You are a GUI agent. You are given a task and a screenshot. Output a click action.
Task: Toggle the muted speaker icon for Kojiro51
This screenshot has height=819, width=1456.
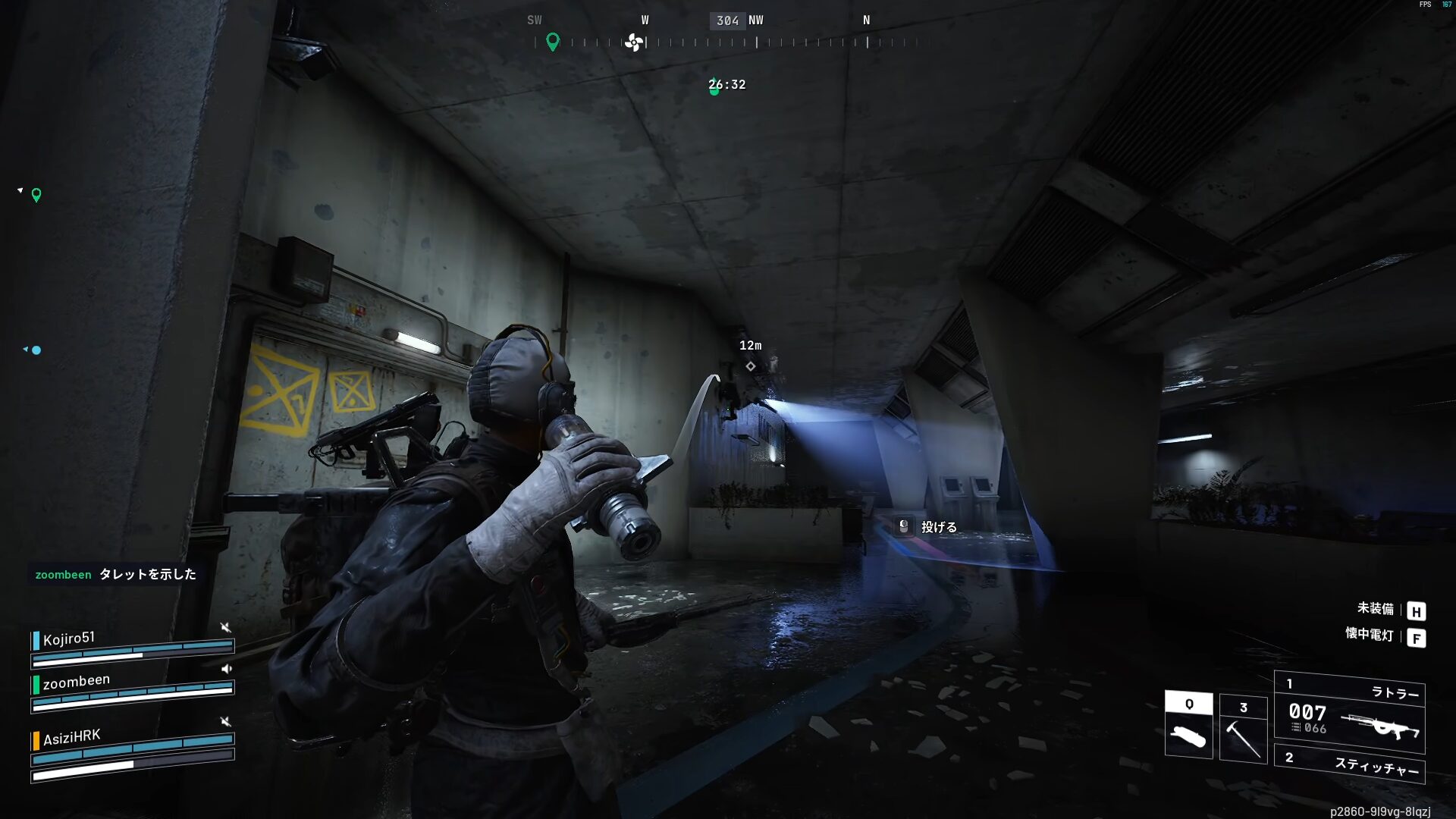225,627
